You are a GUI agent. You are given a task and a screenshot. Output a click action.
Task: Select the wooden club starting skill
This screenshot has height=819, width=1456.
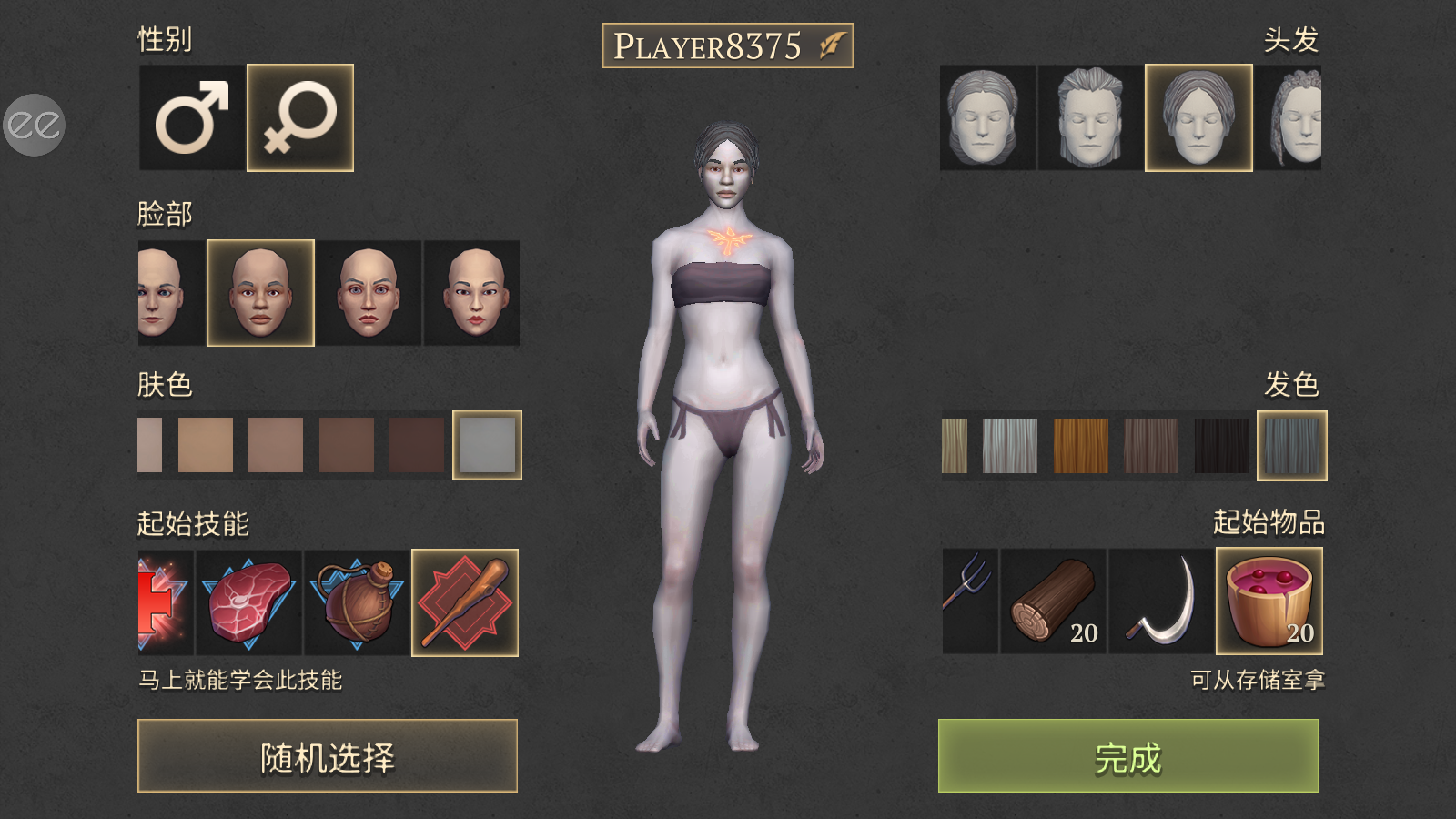pyautogui.click(x=465, y=602)
